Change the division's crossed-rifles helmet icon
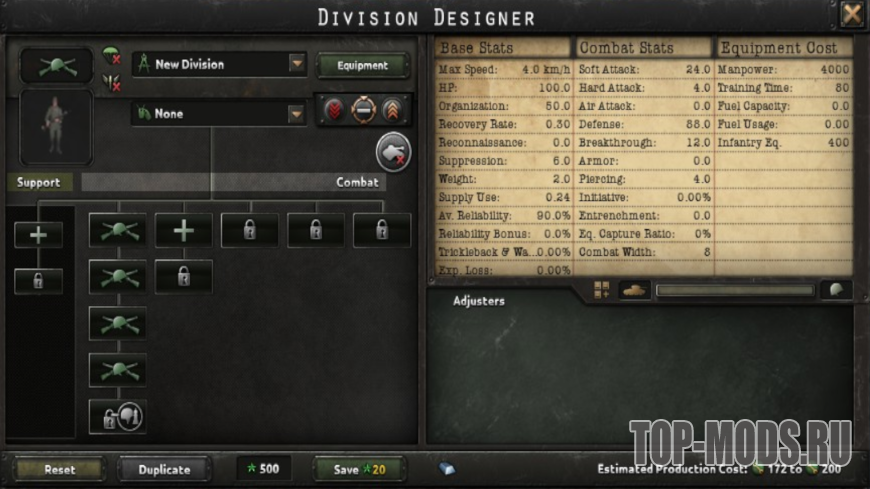The height and width of the screenshot is (489, 870). (x=56, y=65)
